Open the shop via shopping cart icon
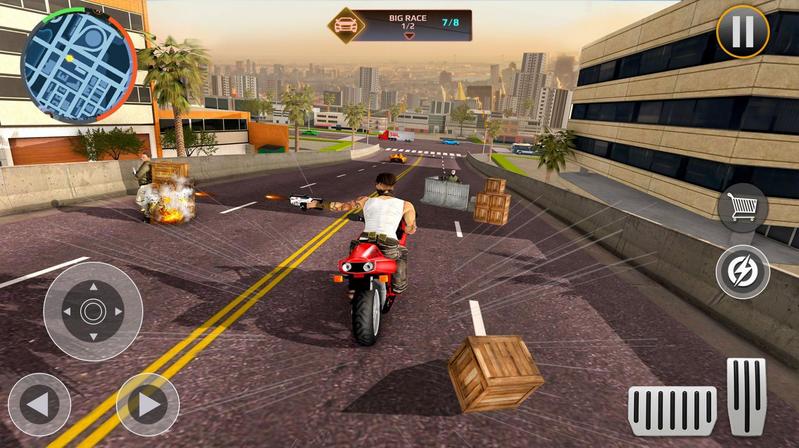The image size is (799, 448). 742,208
